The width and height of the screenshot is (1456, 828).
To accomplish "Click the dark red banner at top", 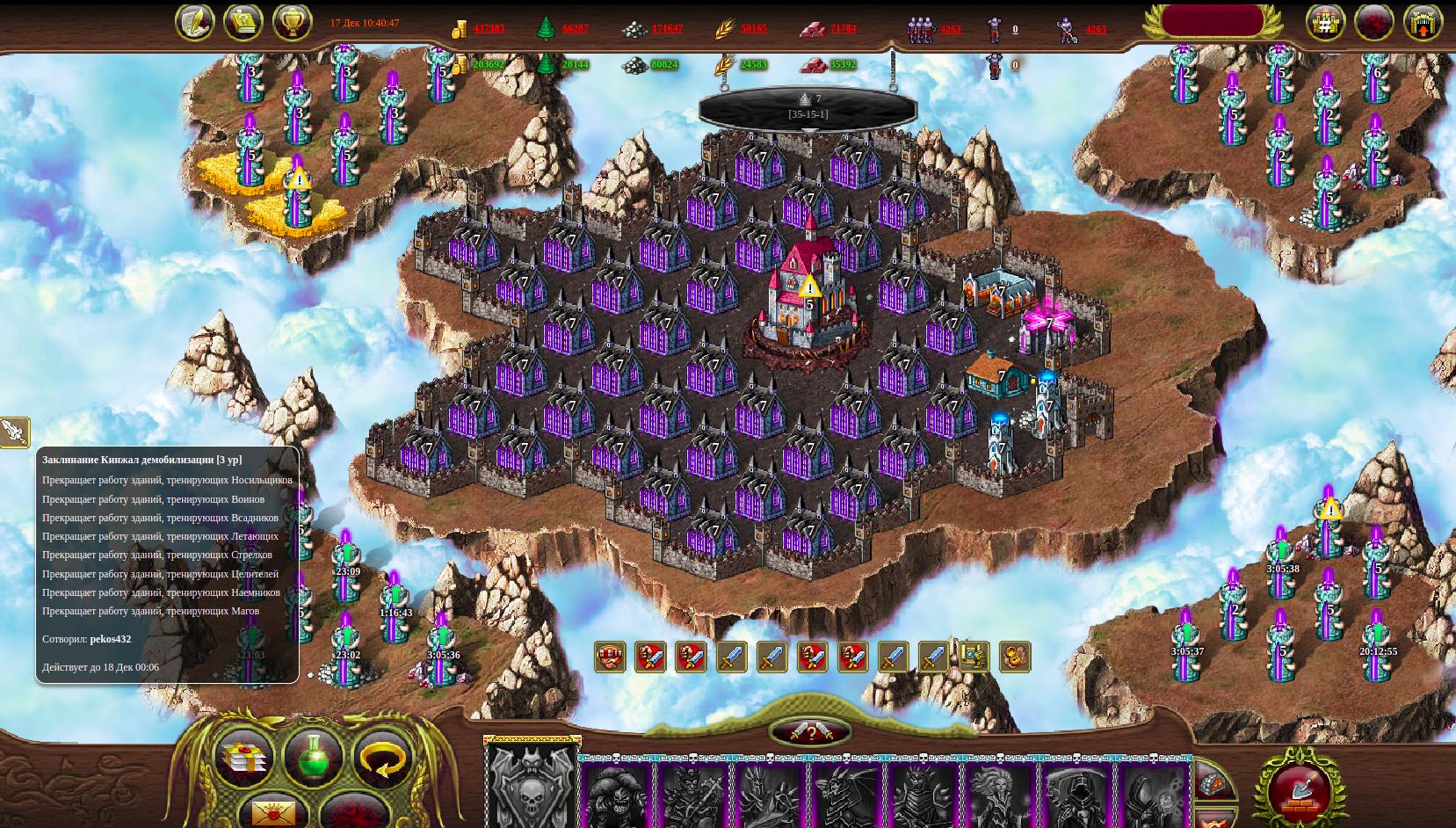I will pyautogui.click(x=1212, y=20).
